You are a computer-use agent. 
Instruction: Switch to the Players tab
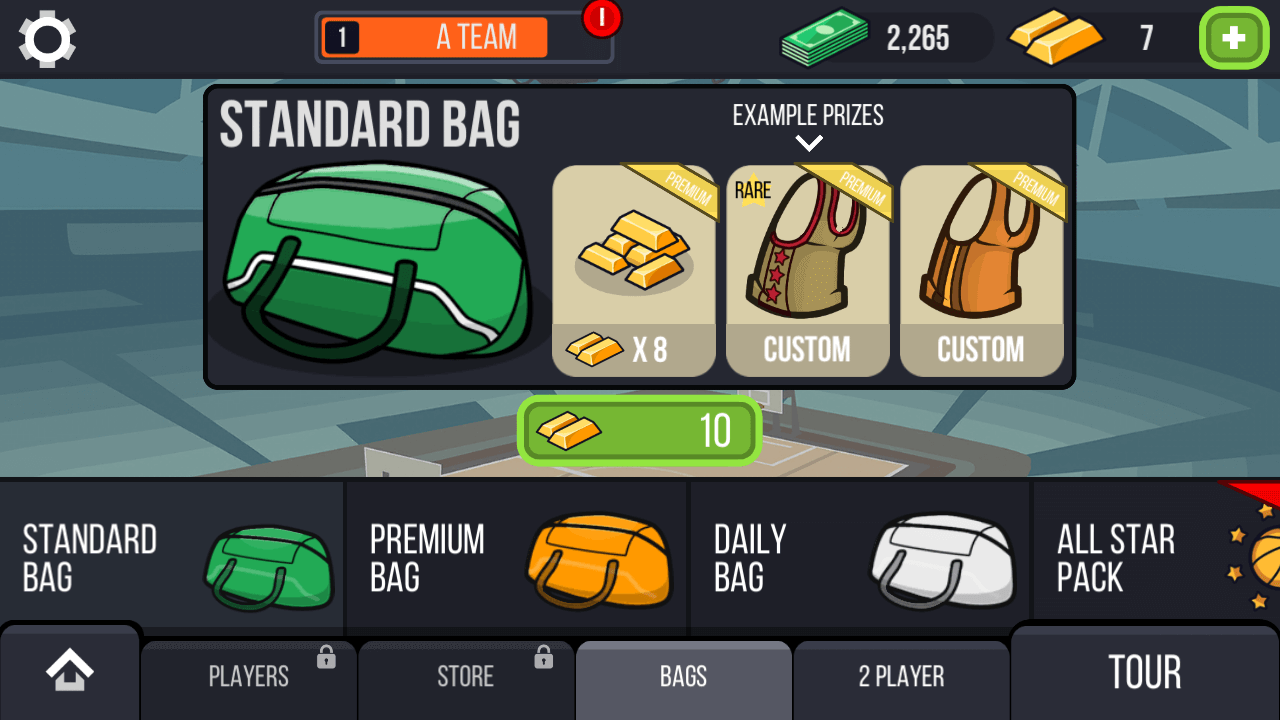point(249,677)
